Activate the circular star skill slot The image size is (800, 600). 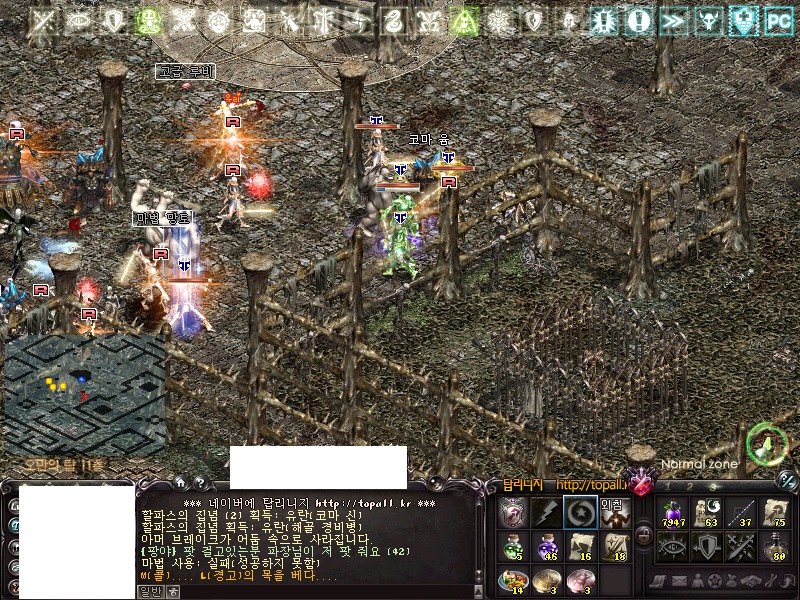(x=579, y=512)
